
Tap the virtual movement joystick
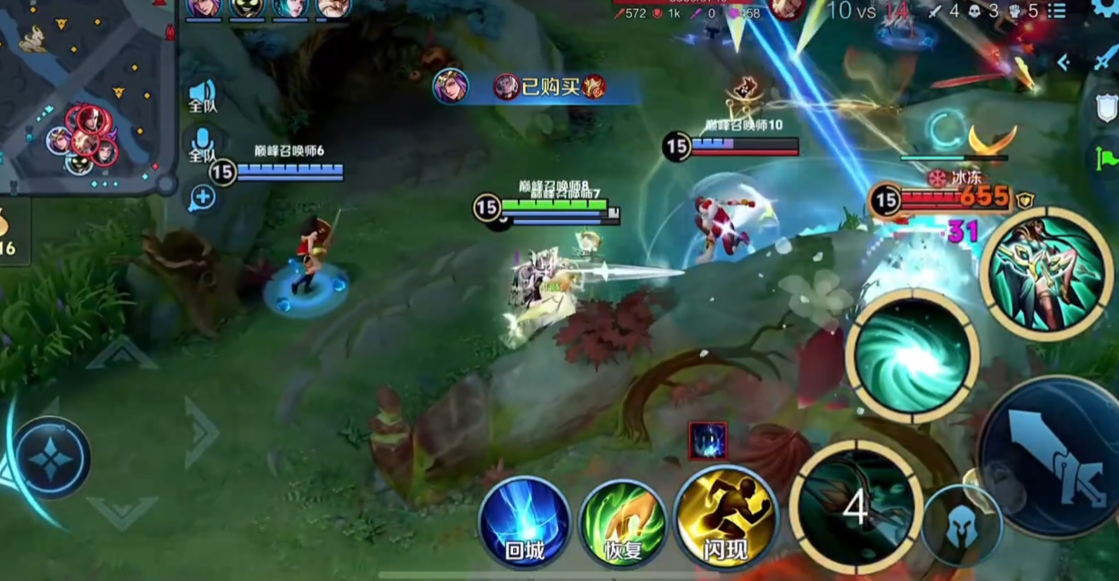coord(53,458)
